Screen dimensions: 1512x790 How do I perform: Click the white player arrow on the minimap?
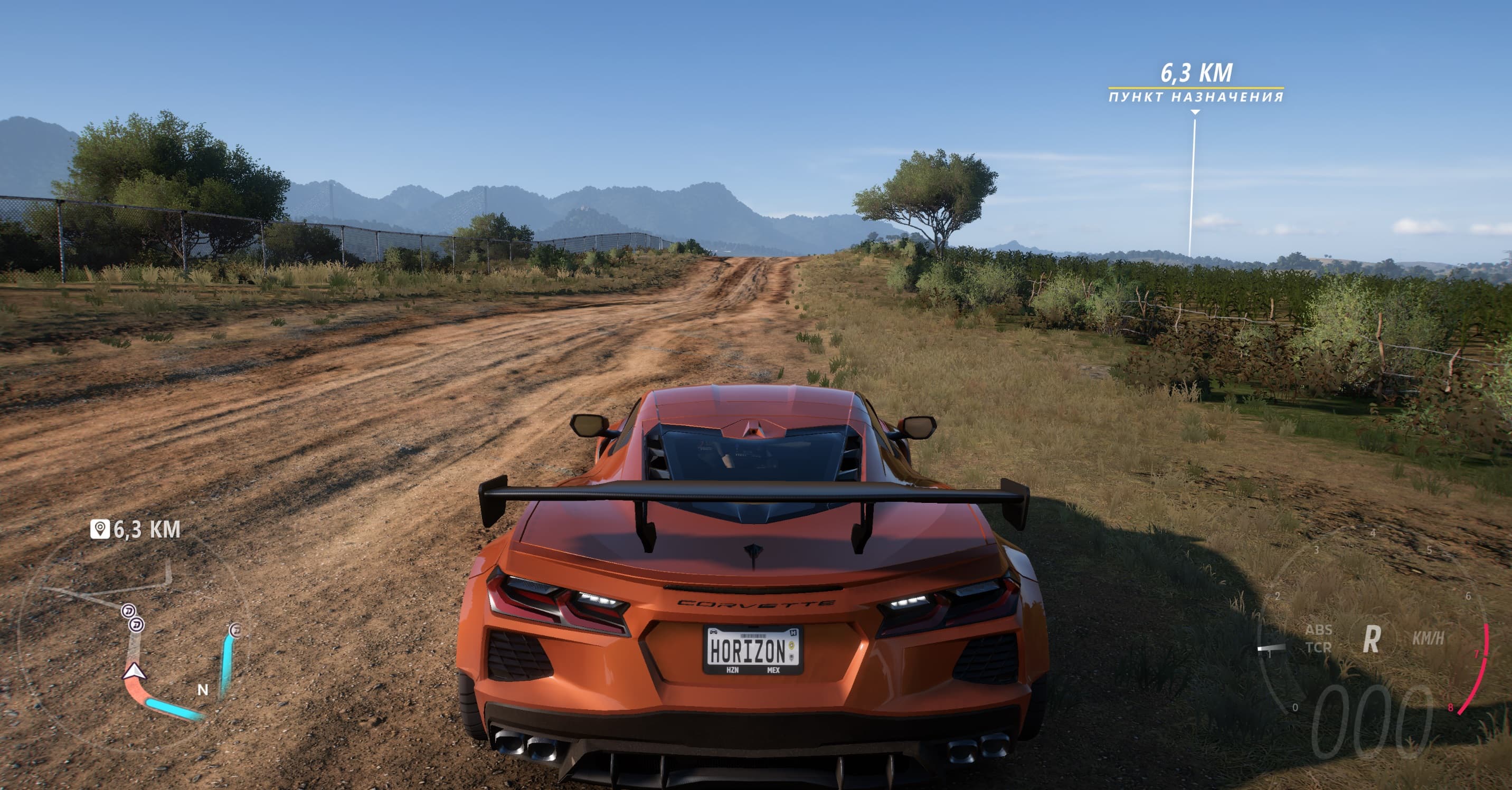(134, 671)
